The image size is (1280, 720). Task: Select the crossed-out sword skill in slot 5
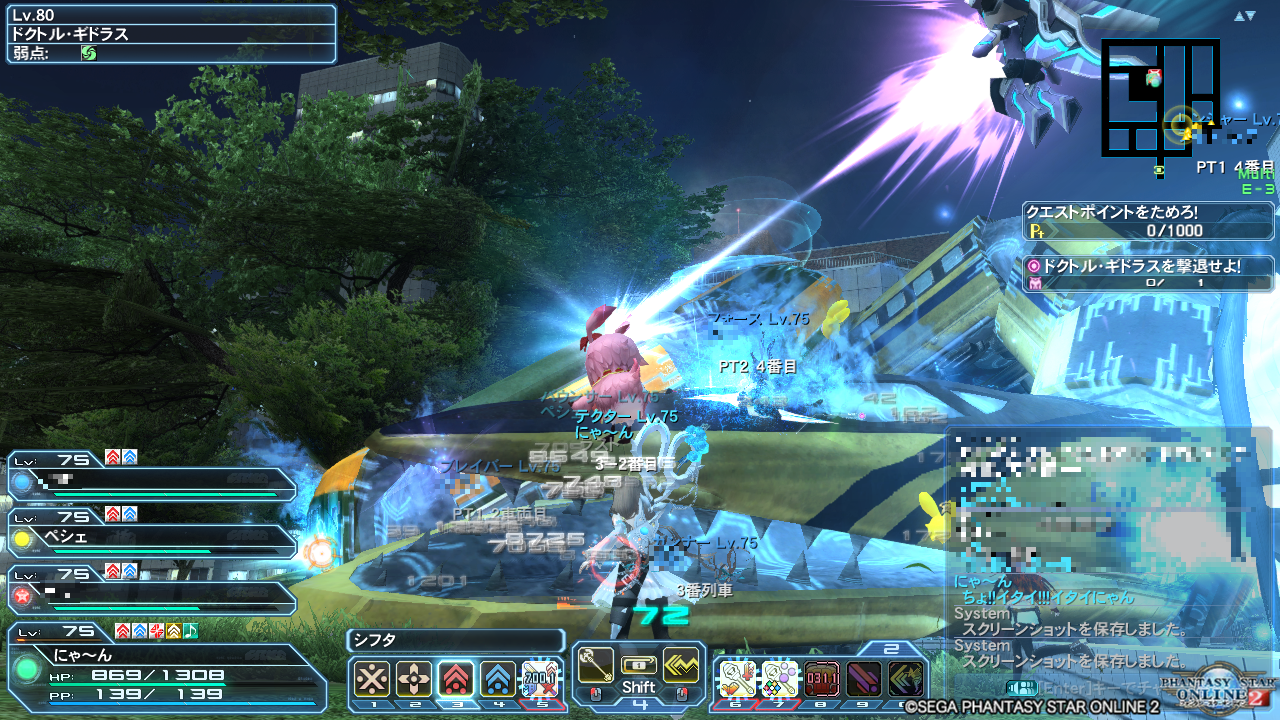(x=540, y=679)
